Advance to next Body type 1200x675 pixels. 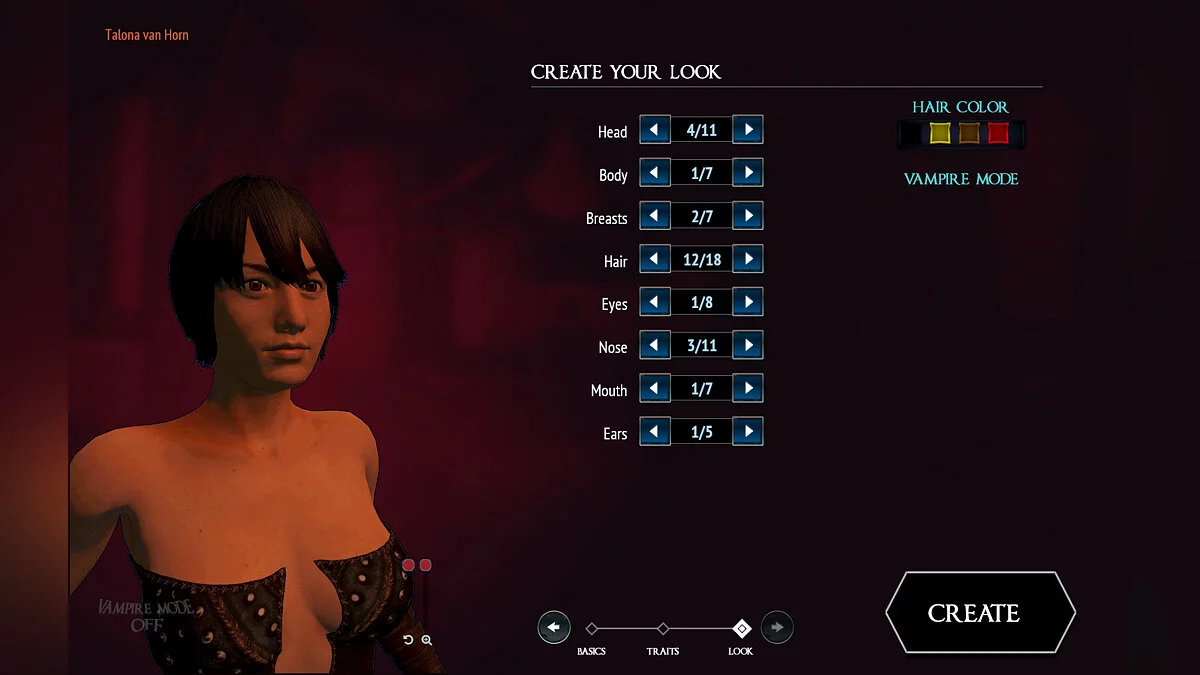pos(748,172)
